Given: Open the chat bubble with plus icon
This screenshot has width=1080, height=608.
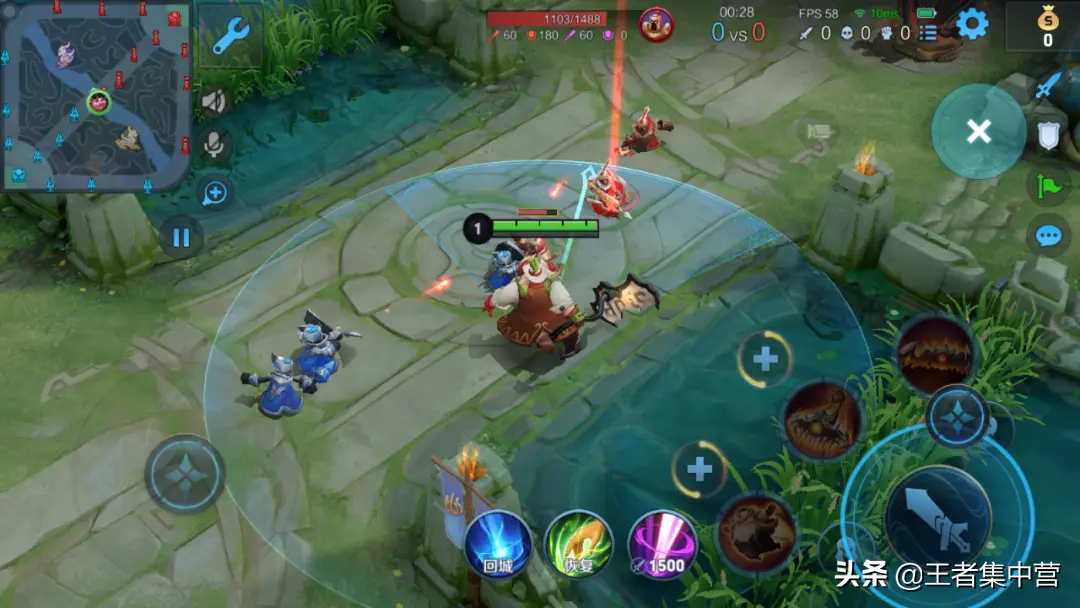Looking at the screenshot, I should [214, 192].
